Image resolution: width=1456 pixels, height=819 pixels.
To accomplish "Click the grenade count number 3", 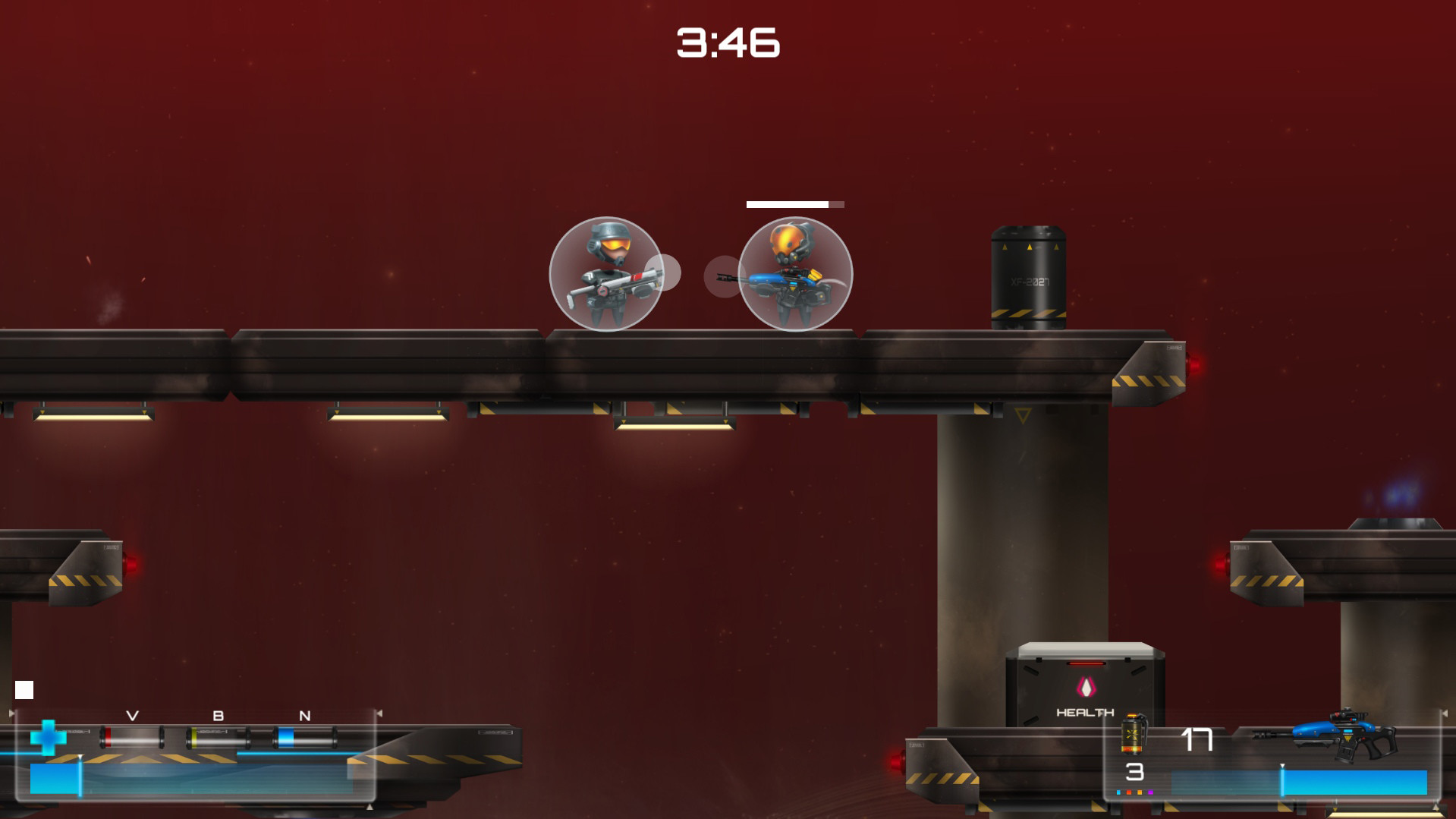I will coord(1134,774).
